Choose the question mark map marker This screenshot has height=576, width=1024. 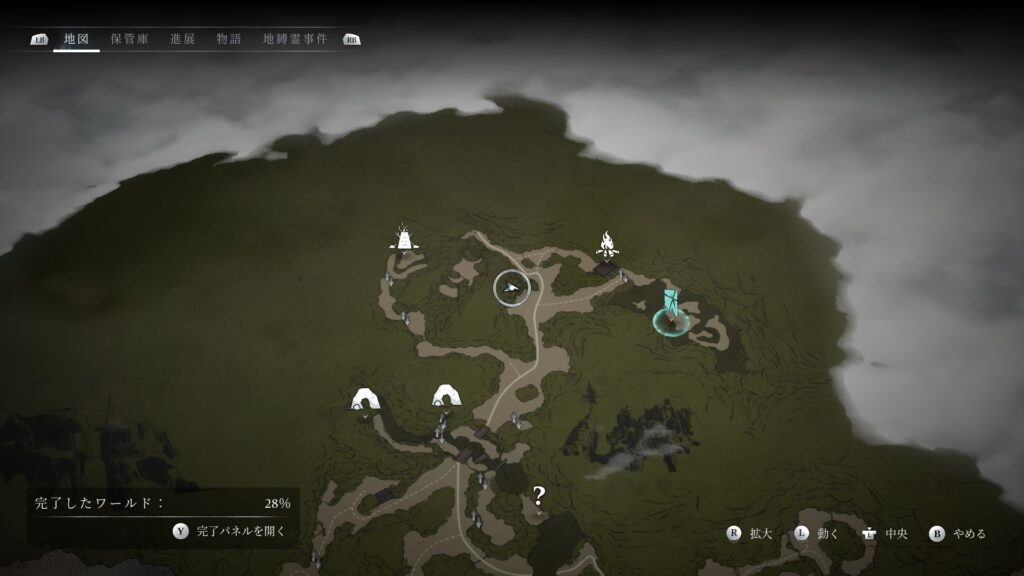(x=539, y=493)
